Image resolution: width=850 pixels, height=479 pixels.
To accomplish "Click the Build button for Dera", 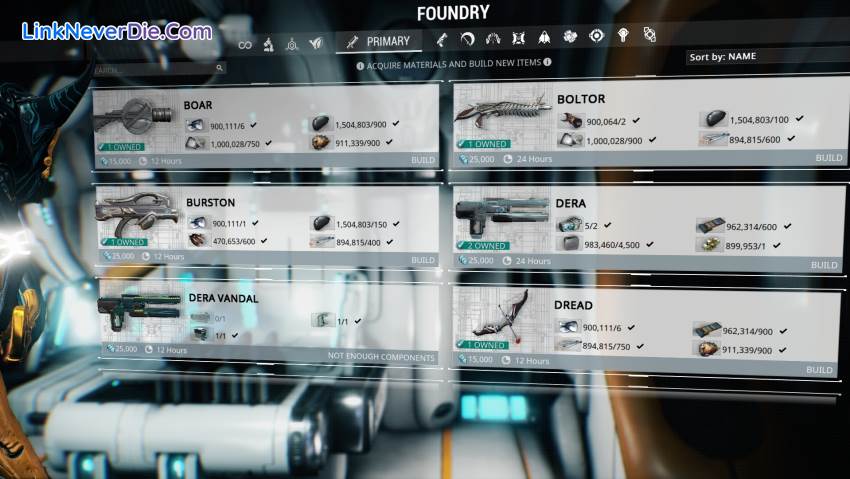I will click(x=824, y=265).
